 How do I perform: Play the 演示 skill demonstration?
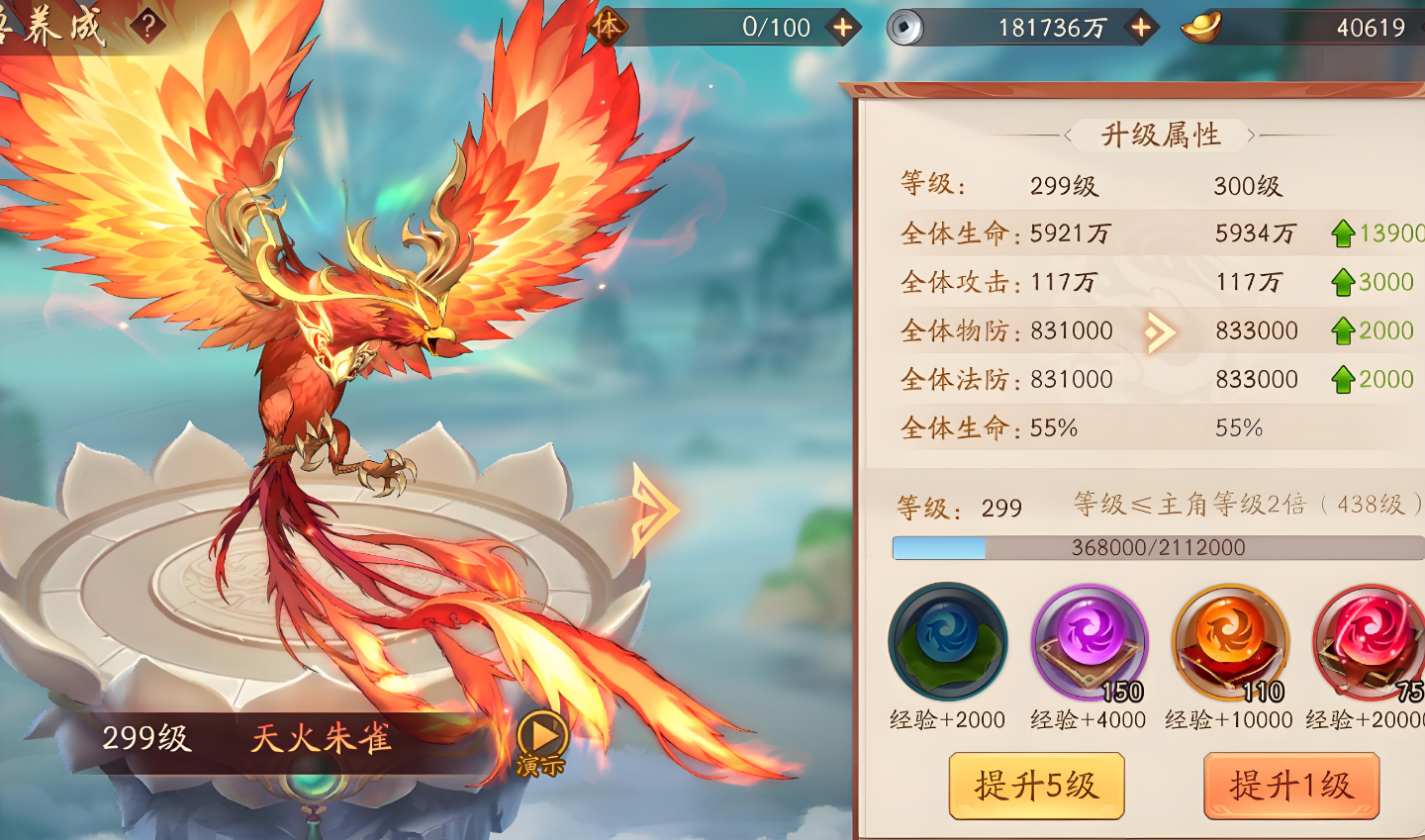click(541, 739)
